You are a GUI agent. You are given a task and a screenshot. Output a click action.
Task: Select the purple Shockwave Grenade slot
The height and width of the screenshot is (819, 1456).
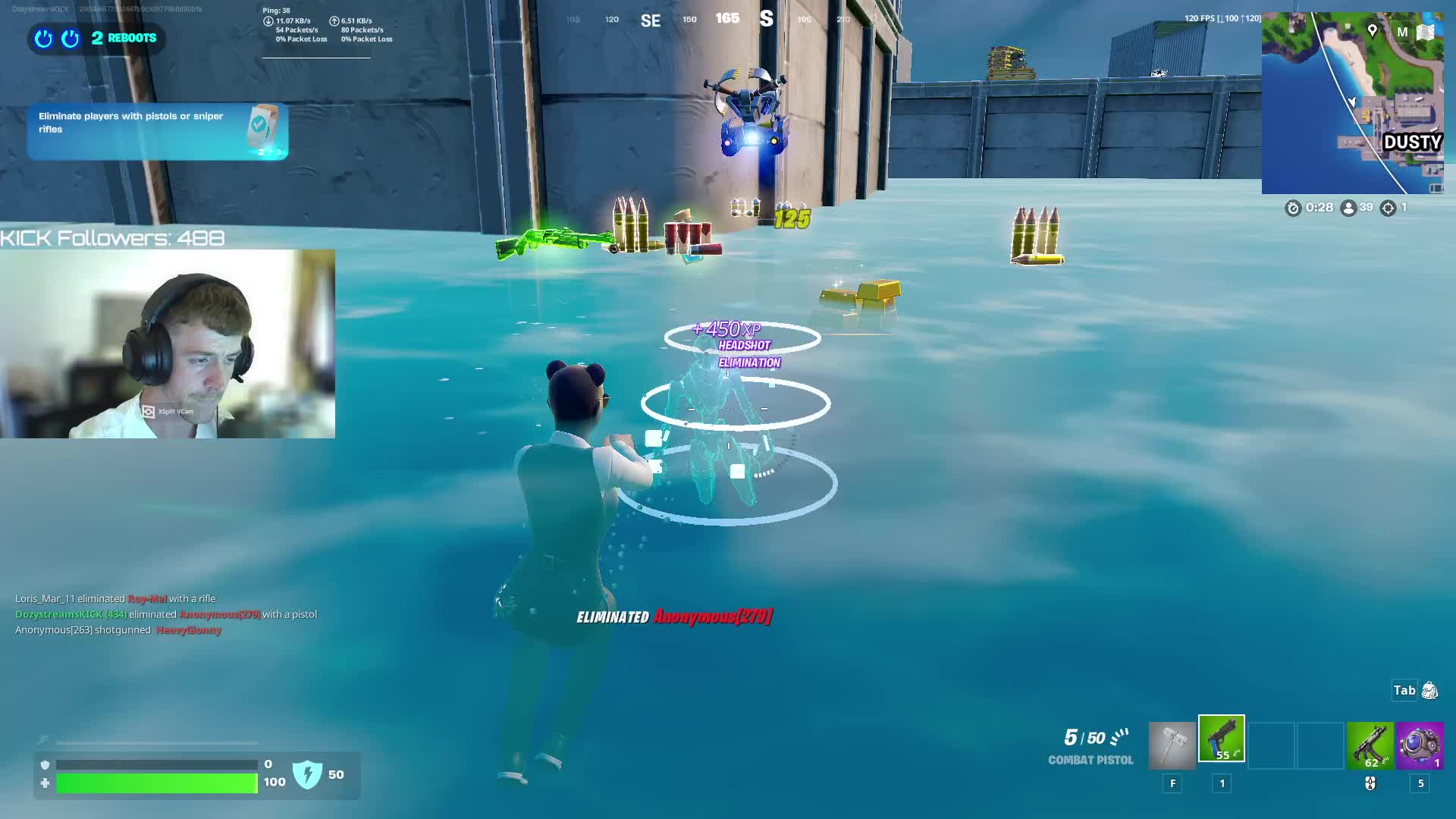pyautogui.click(x=1420, y=745)
